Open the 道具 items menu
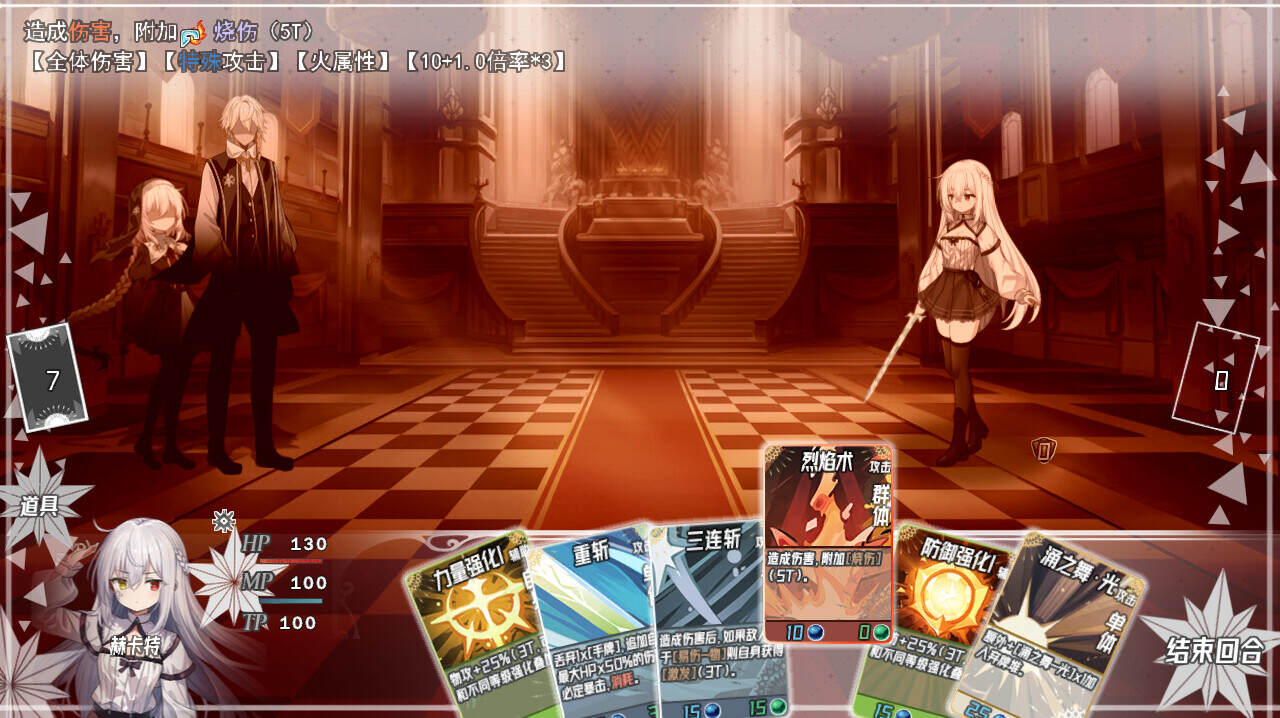The image size is (1280, 718). pos(40,505)
